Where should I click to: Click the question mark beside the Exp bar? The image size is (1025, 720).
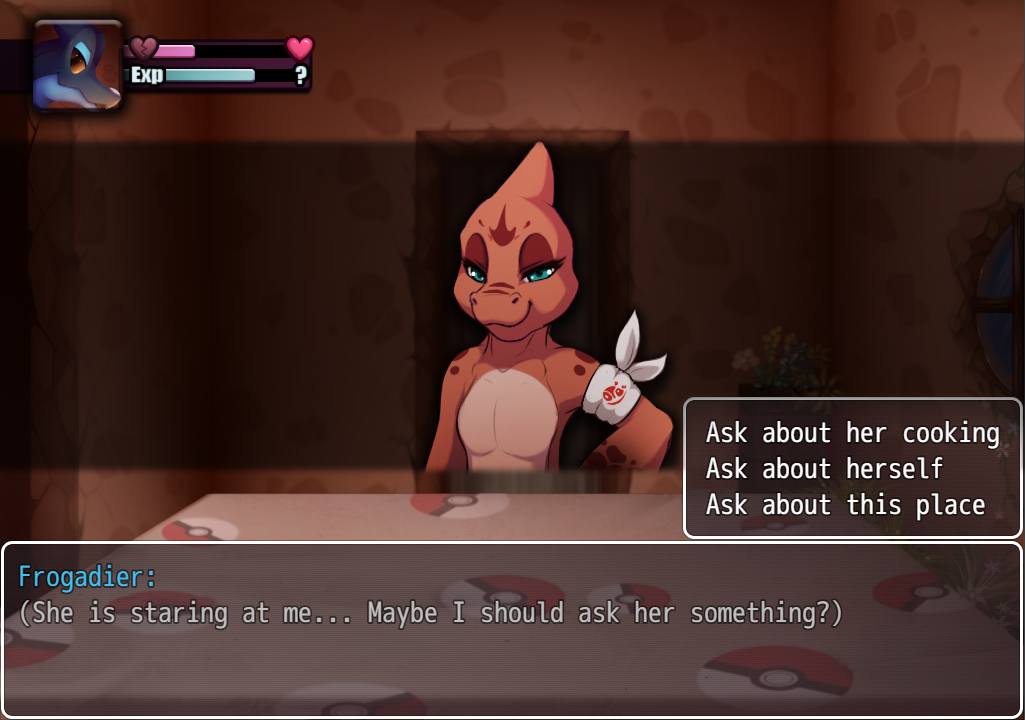(x=299, y=75)
